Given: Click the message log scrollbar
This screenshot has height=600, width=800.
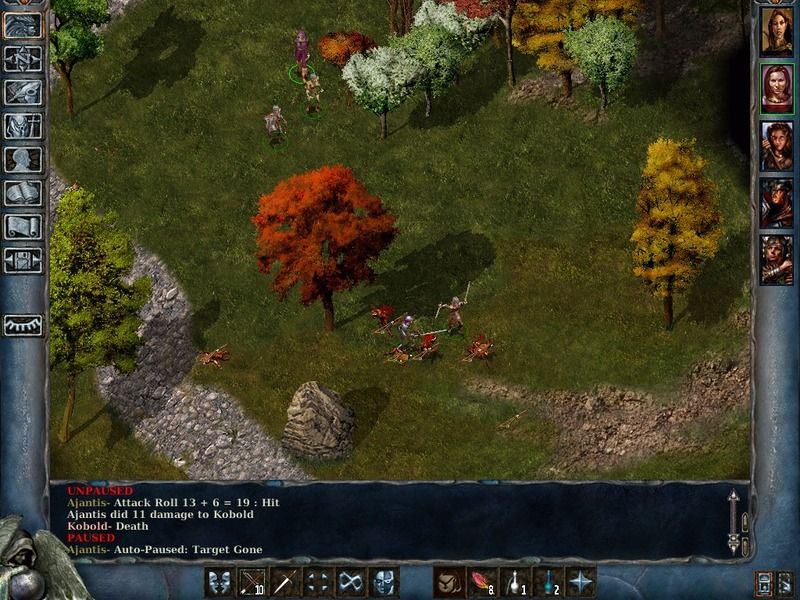Looking at the screenshot, I should click(x=733, y=522).
